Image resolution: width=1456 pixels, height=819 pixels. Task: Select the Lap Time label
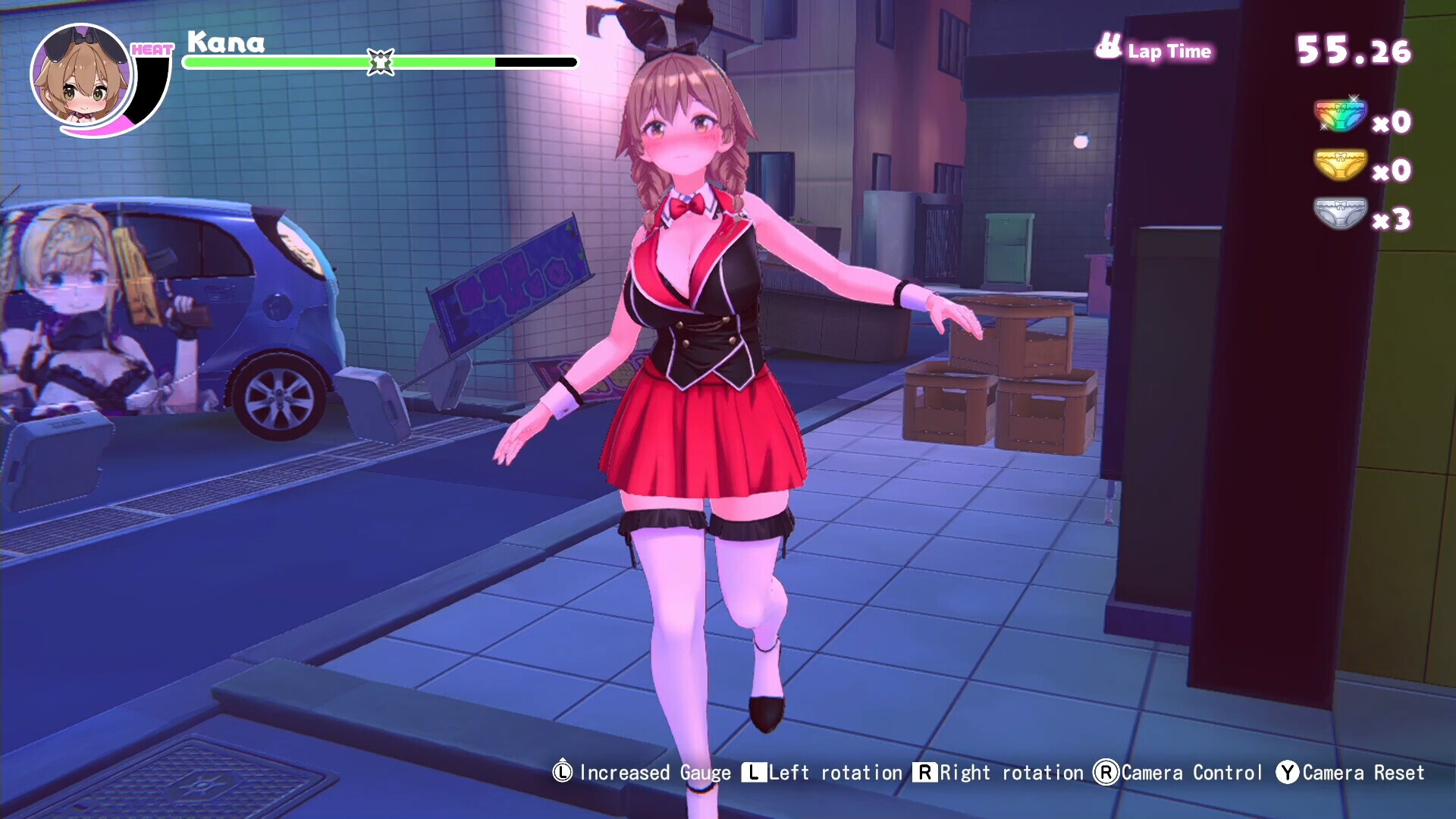coord(1172,52)
